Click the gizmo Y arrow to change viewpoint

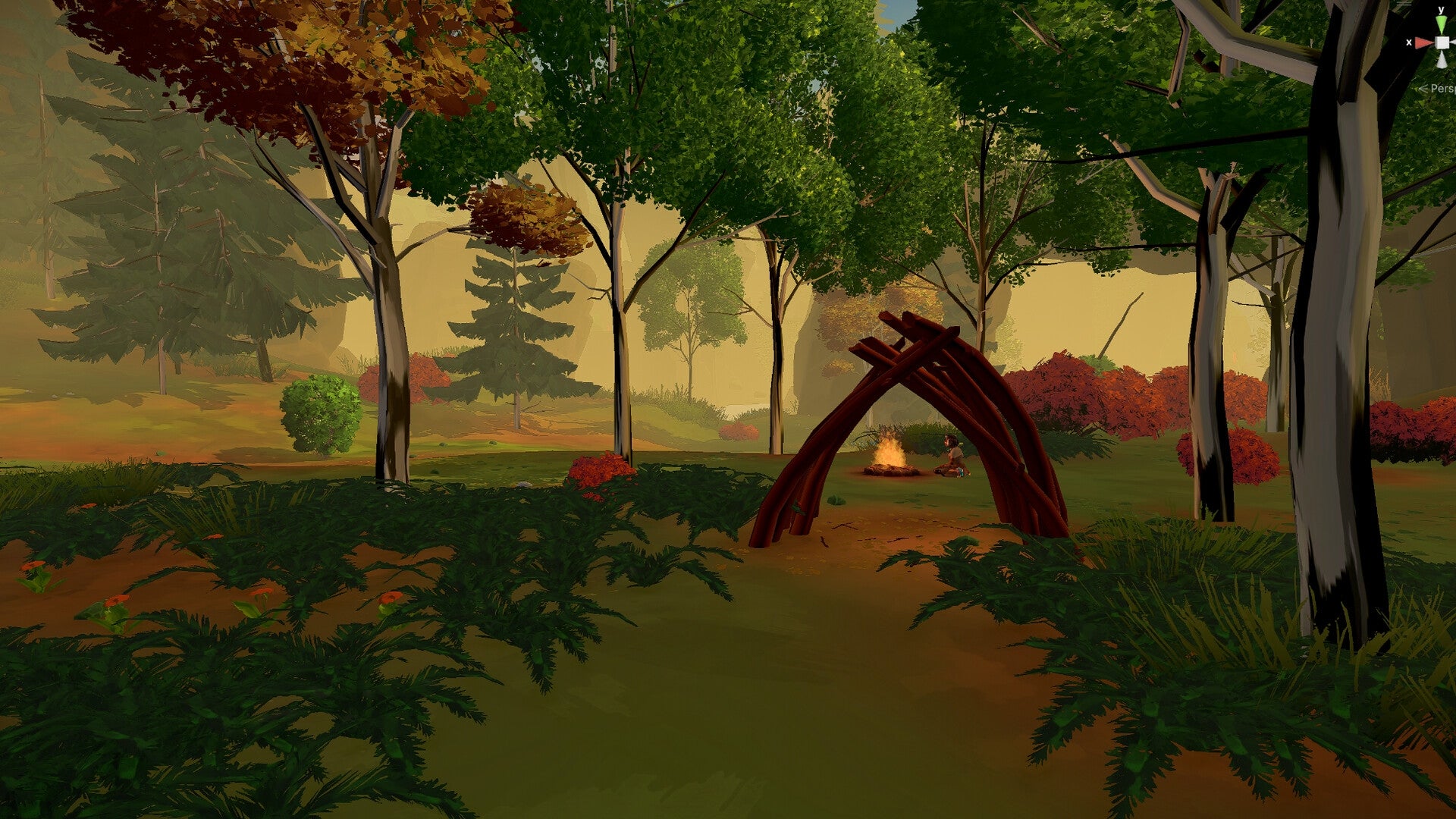pos(1441,24)
